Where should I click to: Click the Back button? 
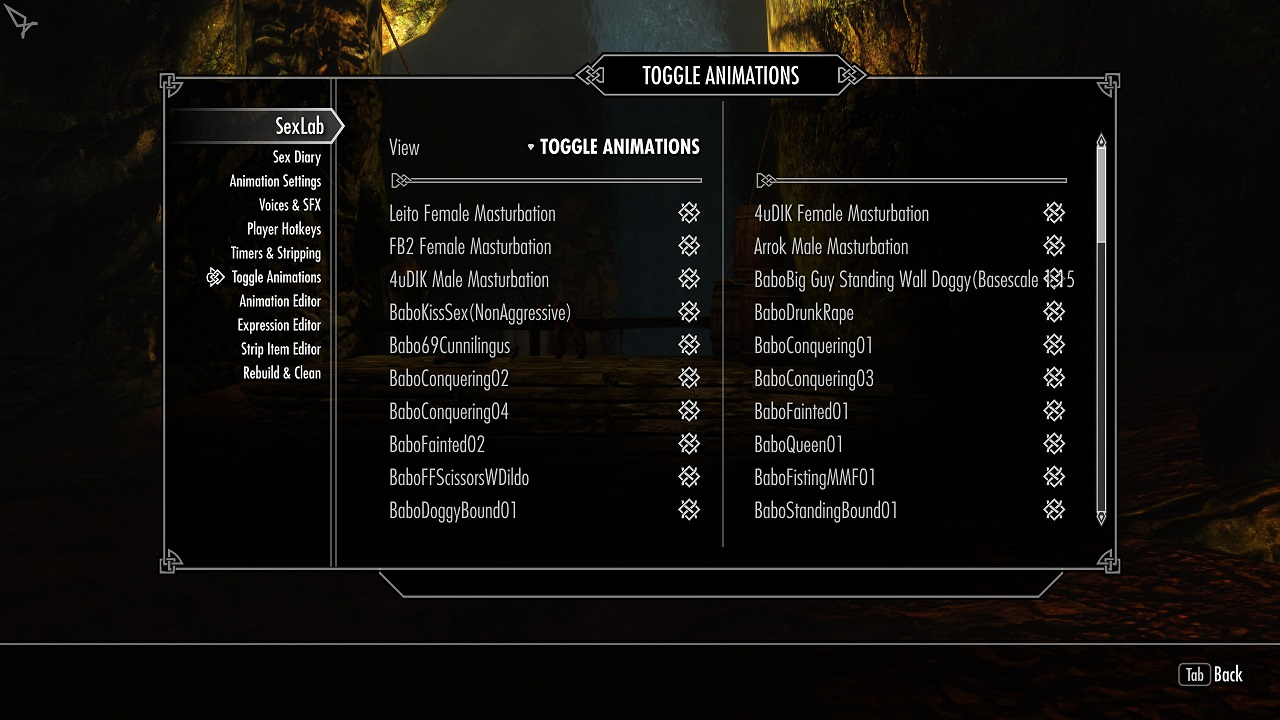pyautogui.click(x=1211, y=674)
